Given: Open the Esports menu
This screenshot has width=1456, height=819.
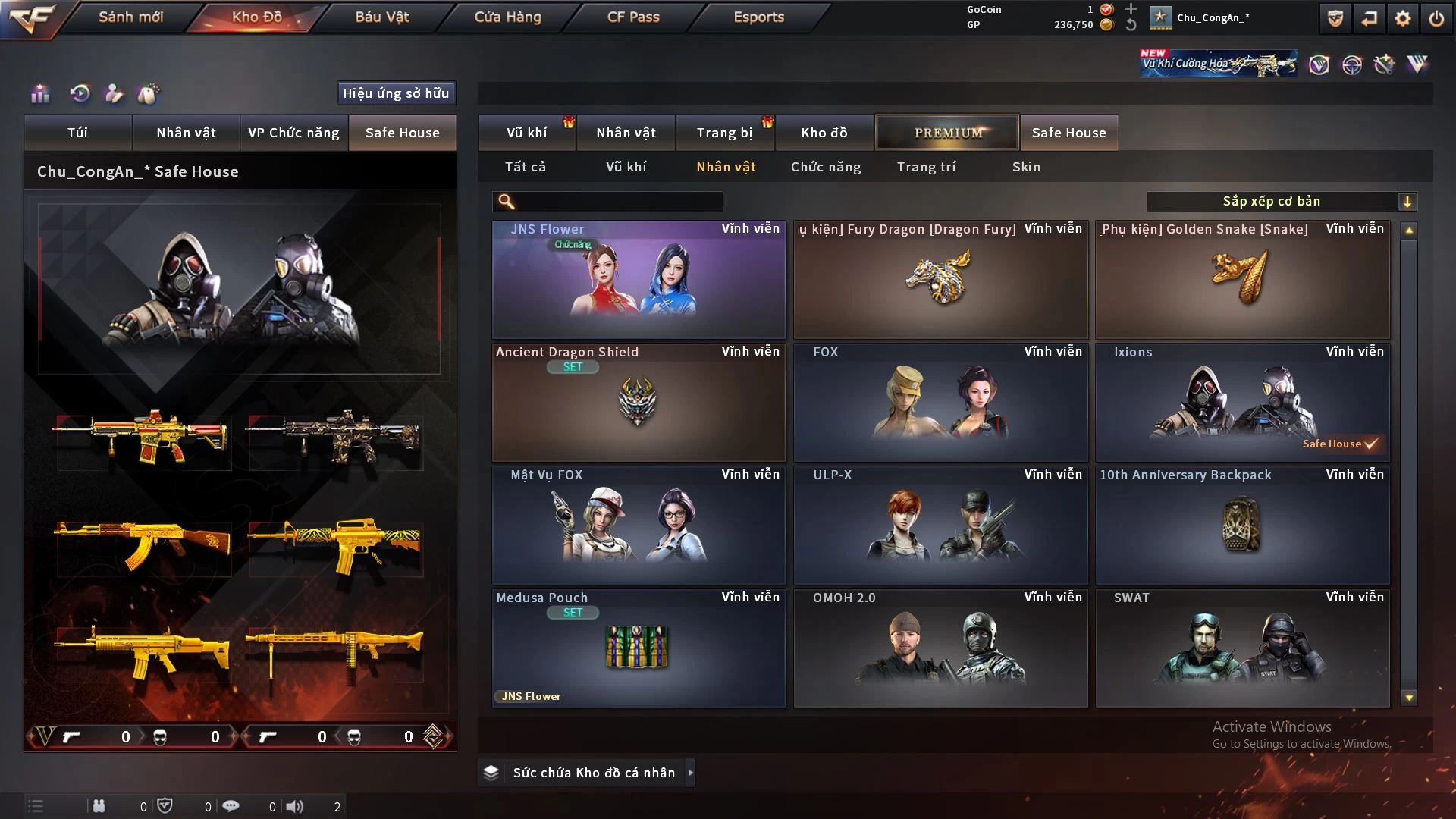Looking at the screenshot, I should 758,17.
